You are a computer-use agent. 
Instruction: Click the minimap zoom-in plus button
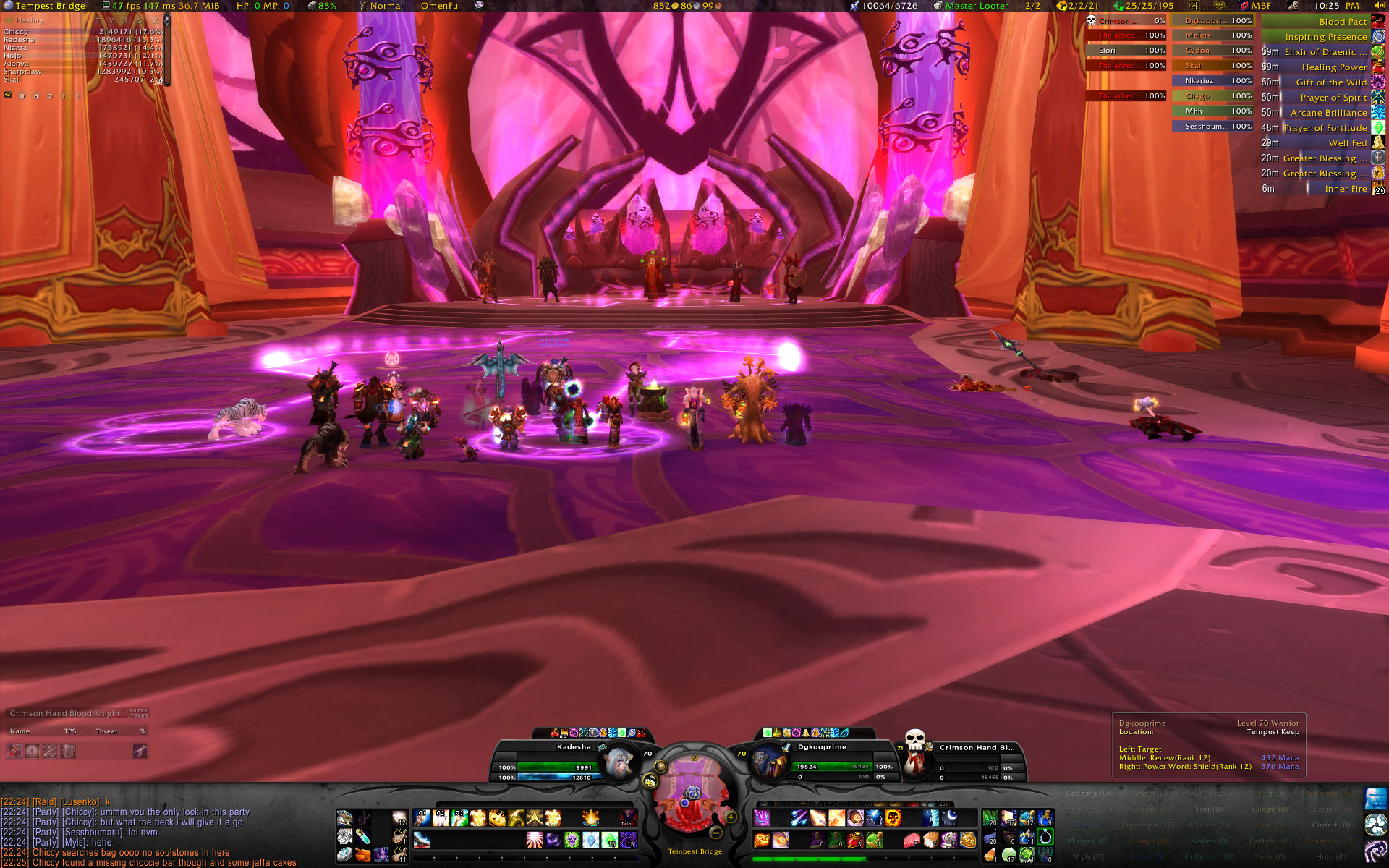tap(731, 817)
